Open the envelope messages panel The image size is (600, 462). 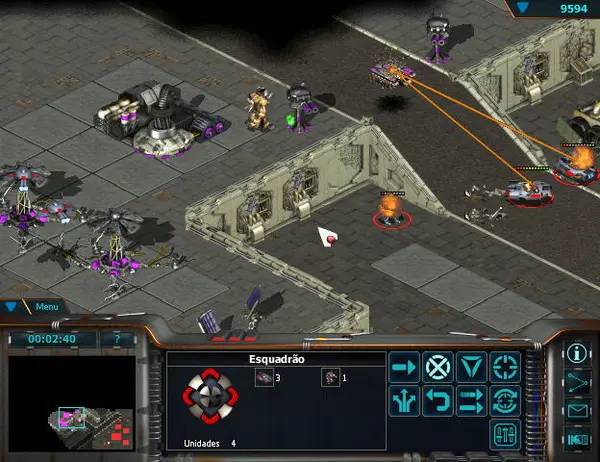click(x=577, y=409)
